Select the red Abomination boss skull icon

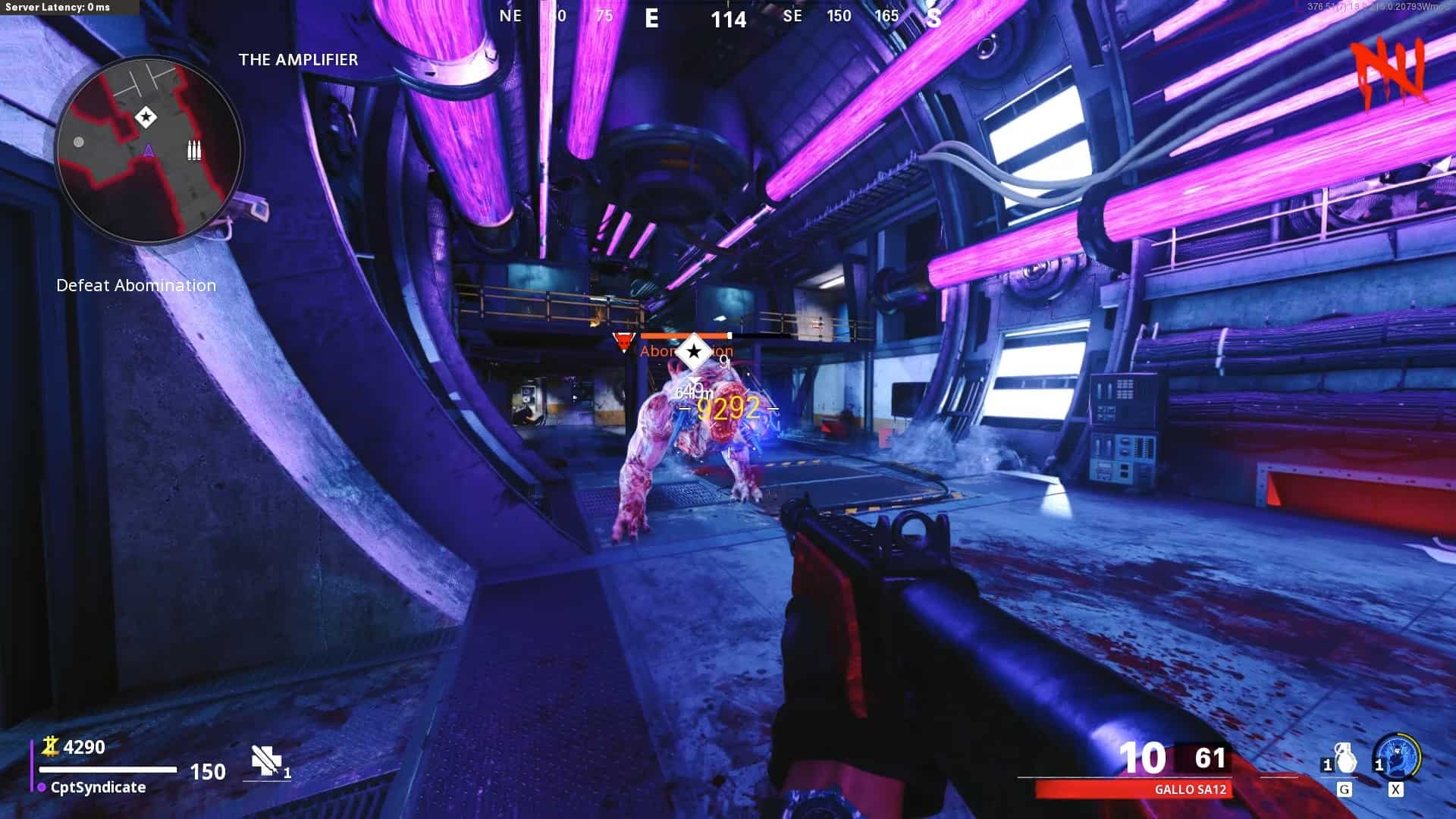623,342
